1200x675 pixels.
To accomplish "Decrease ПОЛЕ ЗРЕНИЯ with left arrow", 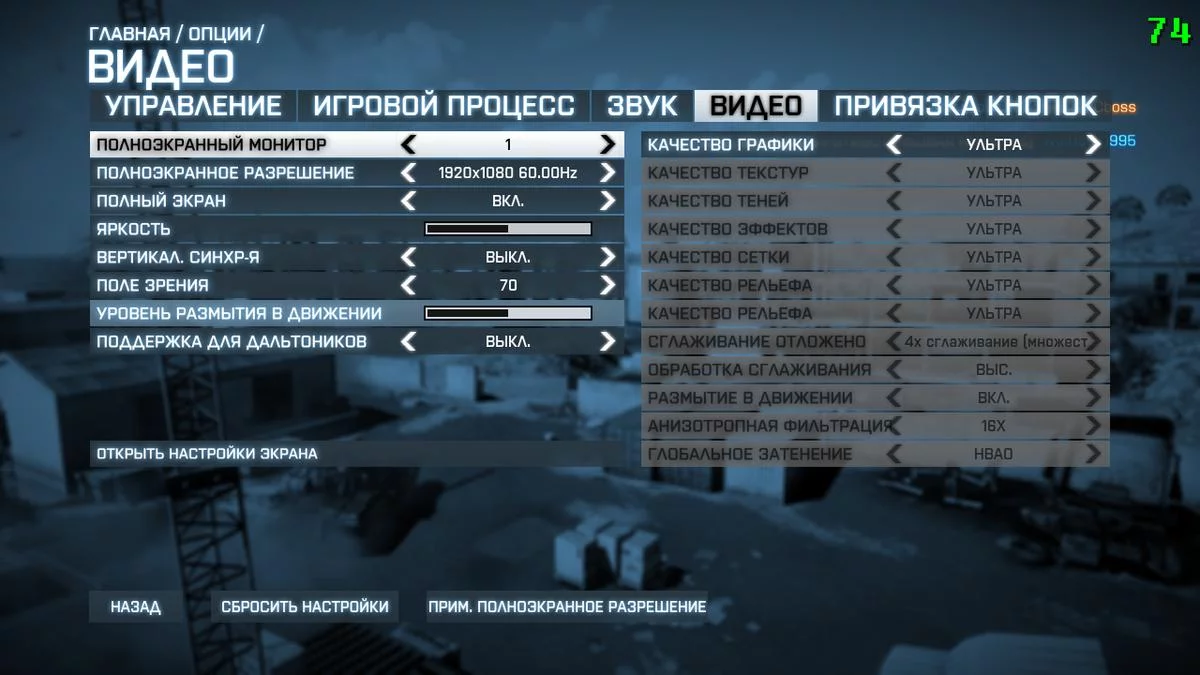I will (x=408, y=285).
